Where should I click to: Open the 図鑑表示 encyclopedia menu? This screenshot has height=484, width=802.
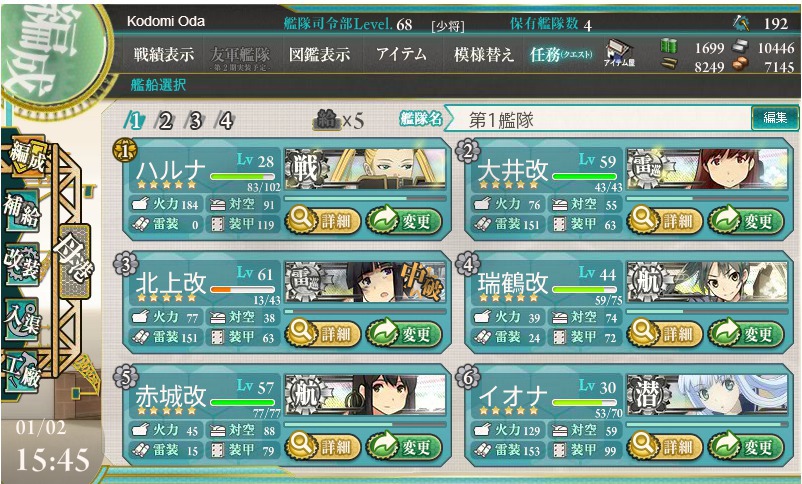[x=319, y=56]
